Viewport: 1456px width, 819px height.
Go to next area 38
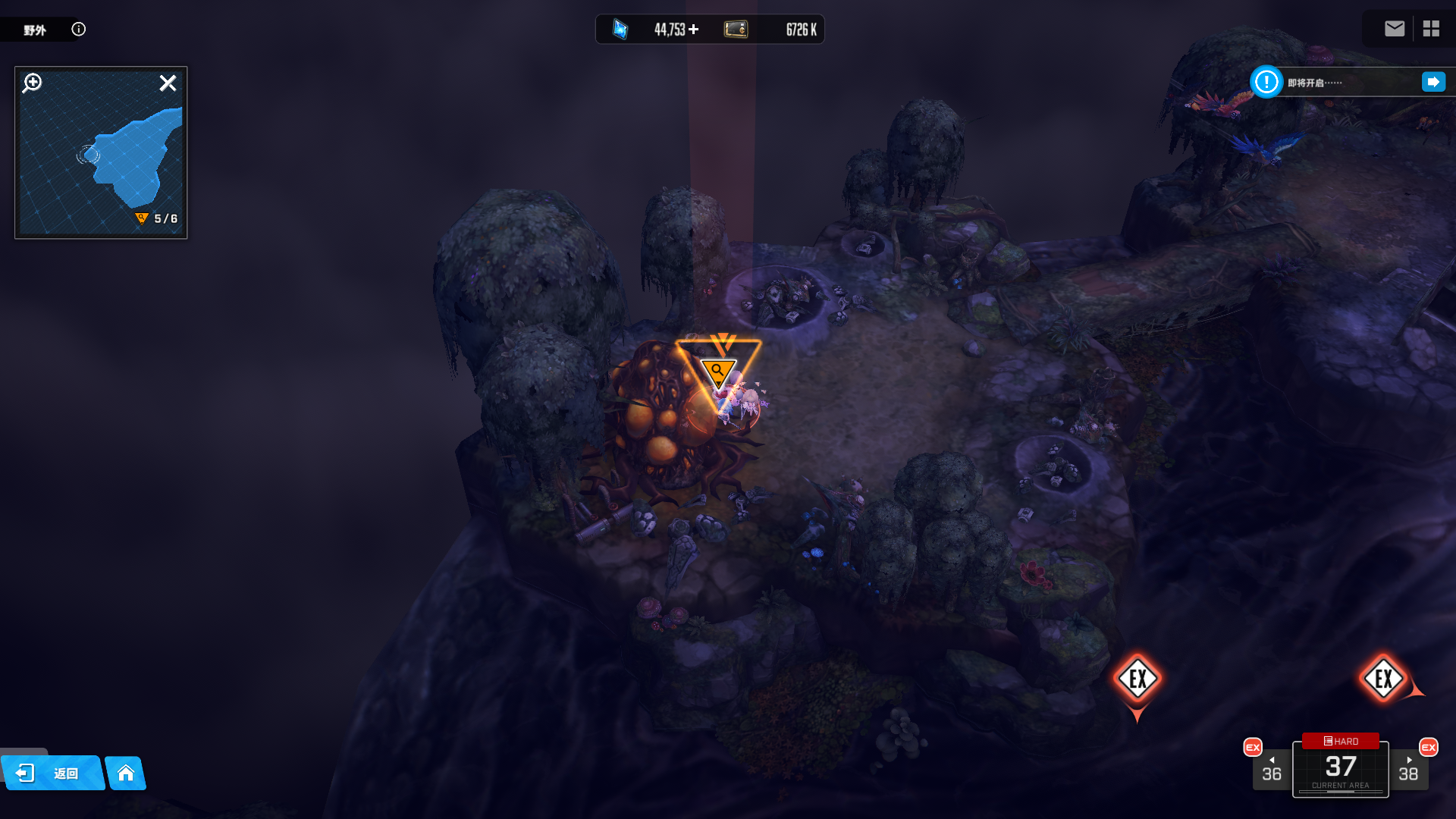[1408, 770]
